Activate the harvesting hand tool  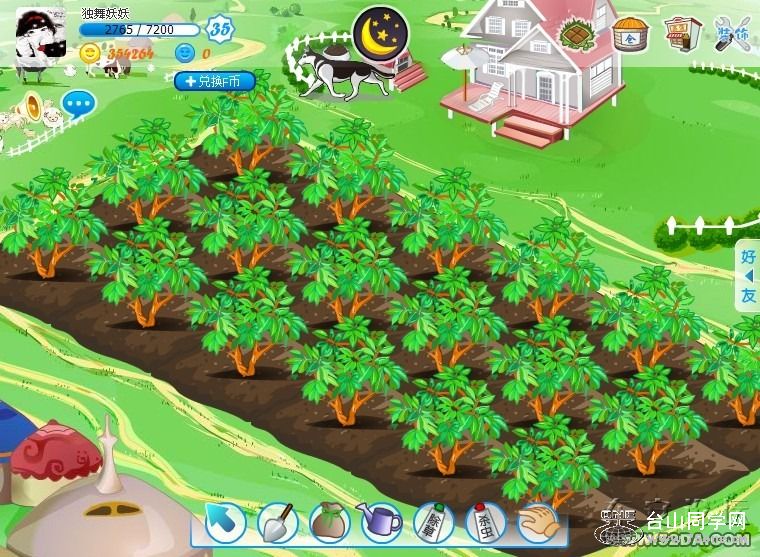pos(538,521)
